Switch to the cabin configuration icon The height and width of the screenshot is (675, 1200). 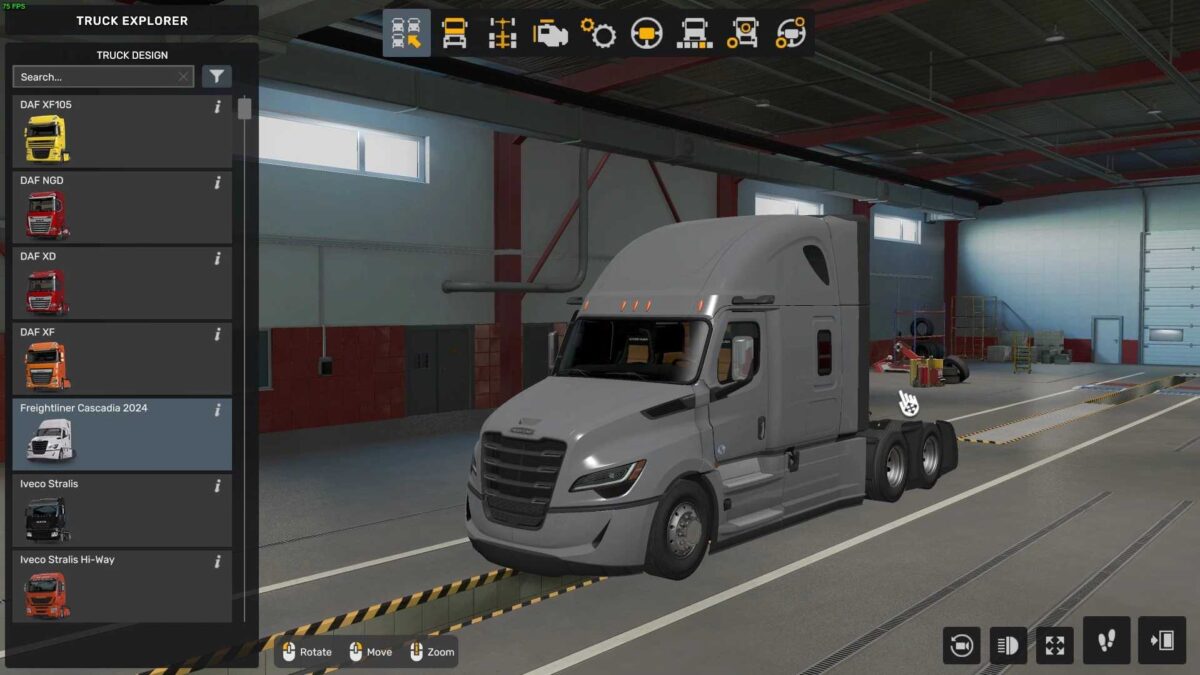[x=454, y=34]
